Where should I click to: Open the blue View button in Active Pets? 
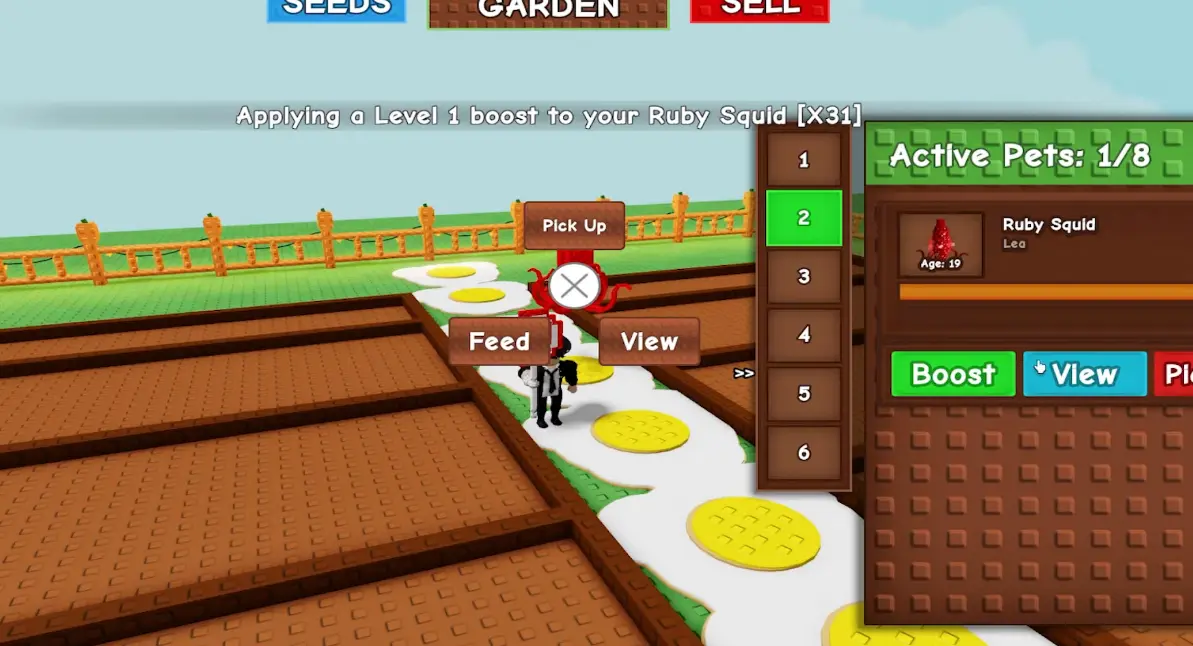click(1084, 374)
